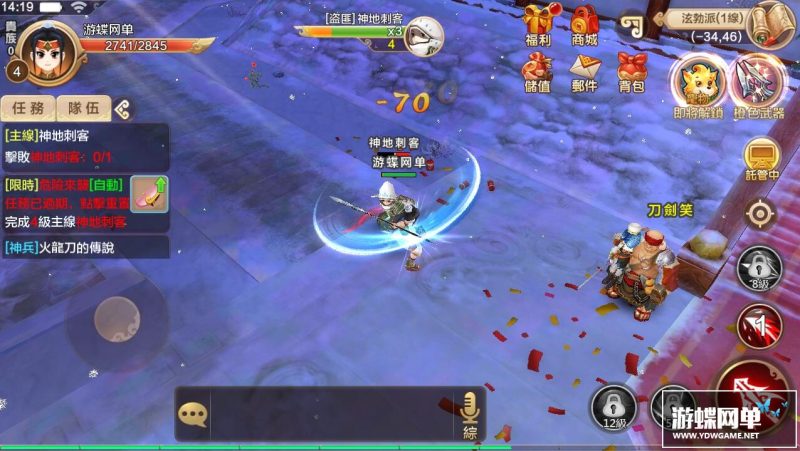Toggle the 託管中 auto-play button

click(x=762, y=158)
